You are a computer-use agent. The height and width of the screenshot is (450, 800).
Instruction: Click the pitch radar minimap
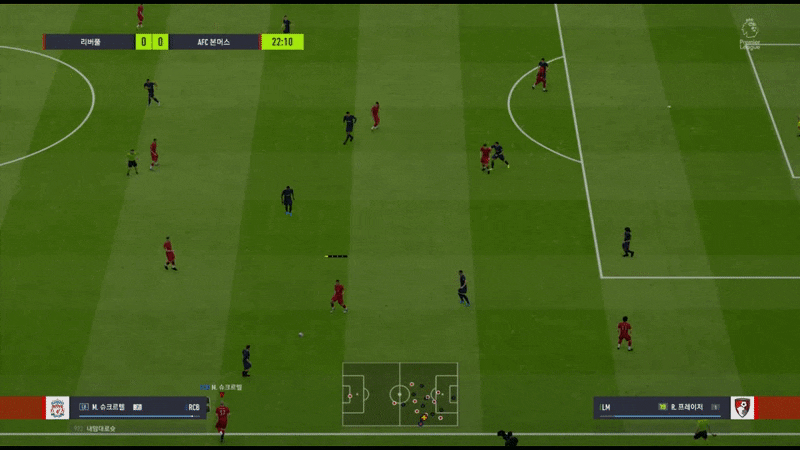(400, 394)
